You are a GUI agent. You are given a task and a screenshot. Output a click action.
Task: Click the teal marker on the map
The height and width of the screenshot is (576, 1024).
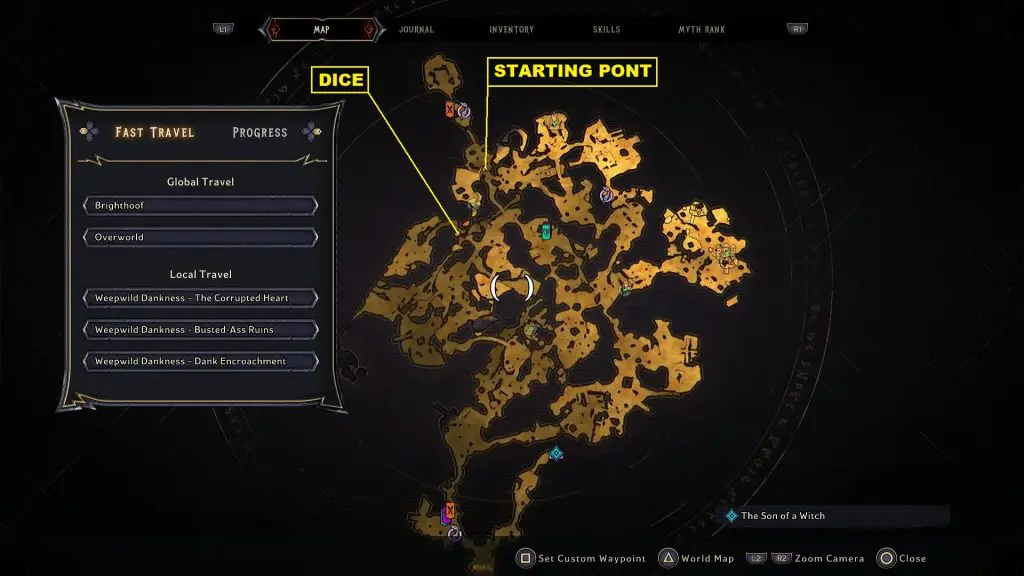(546, 233)
